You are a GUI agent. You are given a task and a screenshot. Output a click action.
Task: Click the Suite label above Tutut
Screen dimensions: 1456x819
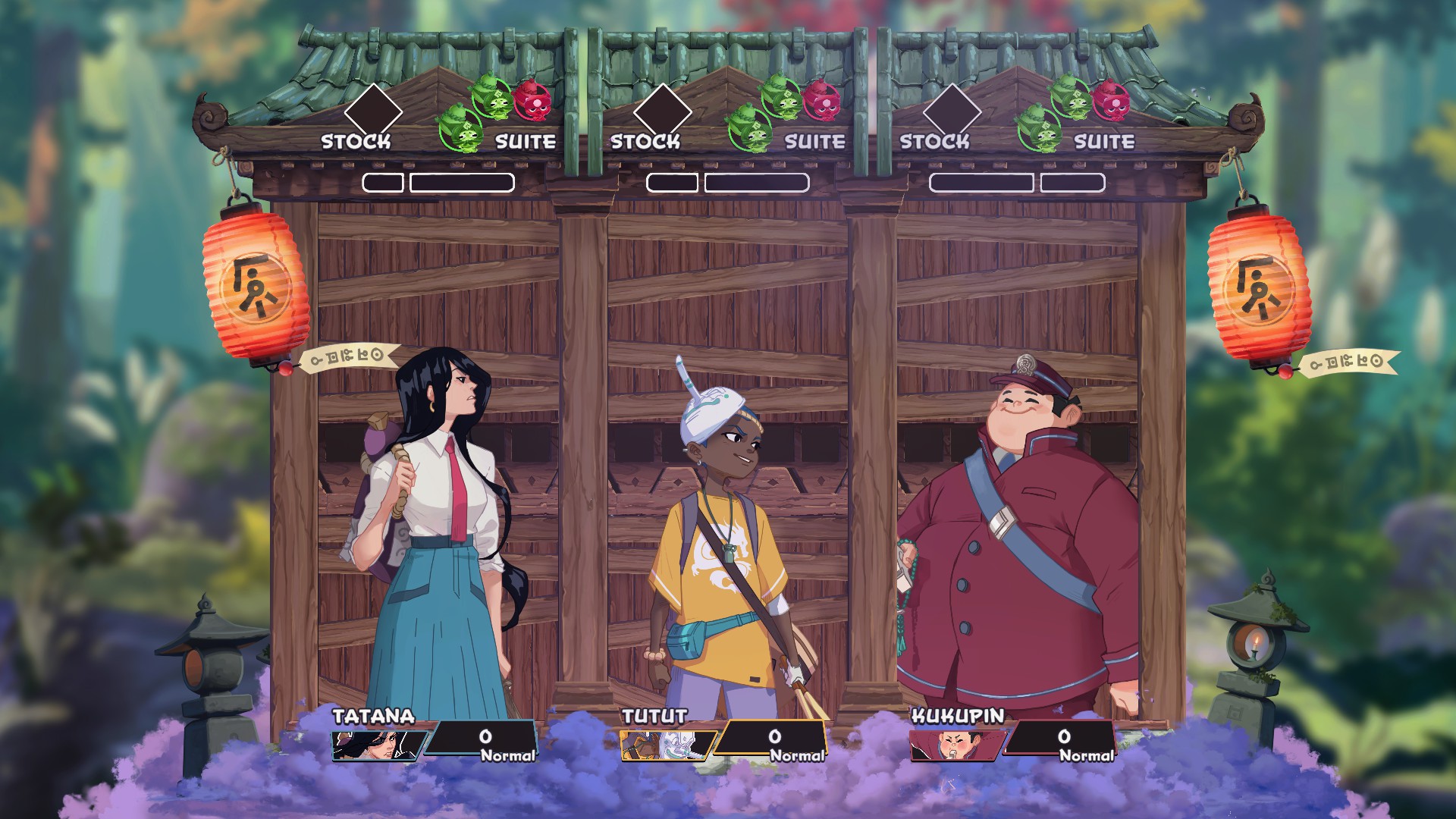click(x=815, y=142)
